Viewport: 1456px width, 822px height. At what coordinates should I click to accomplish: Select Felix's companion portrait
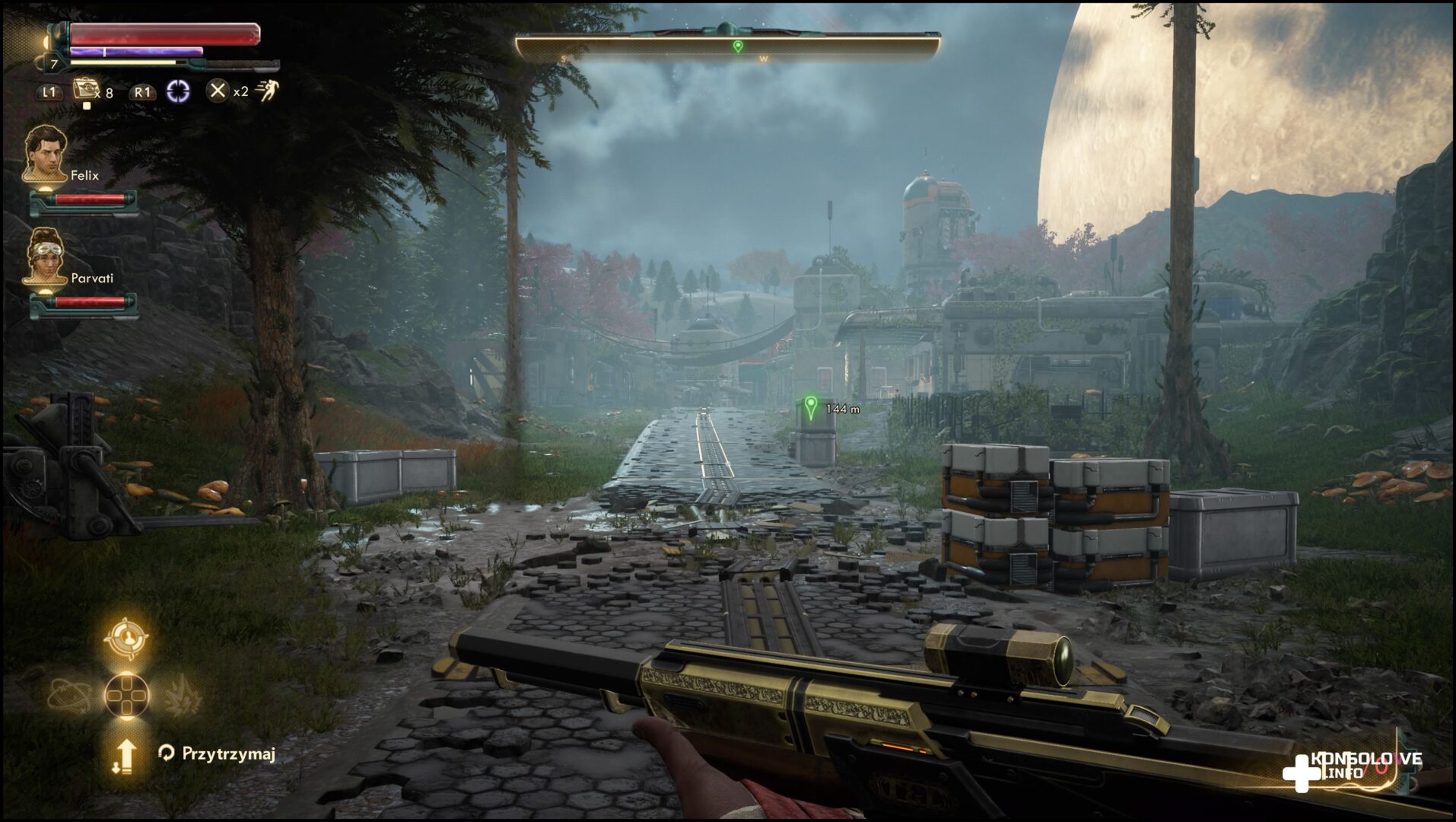[x=43, y=155]
